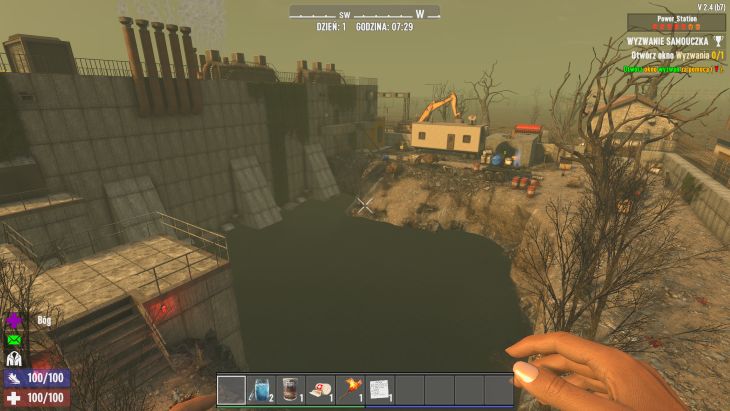Click the compass bar at the top
This screenshot has height=411, width=730.
click(364, 13)
